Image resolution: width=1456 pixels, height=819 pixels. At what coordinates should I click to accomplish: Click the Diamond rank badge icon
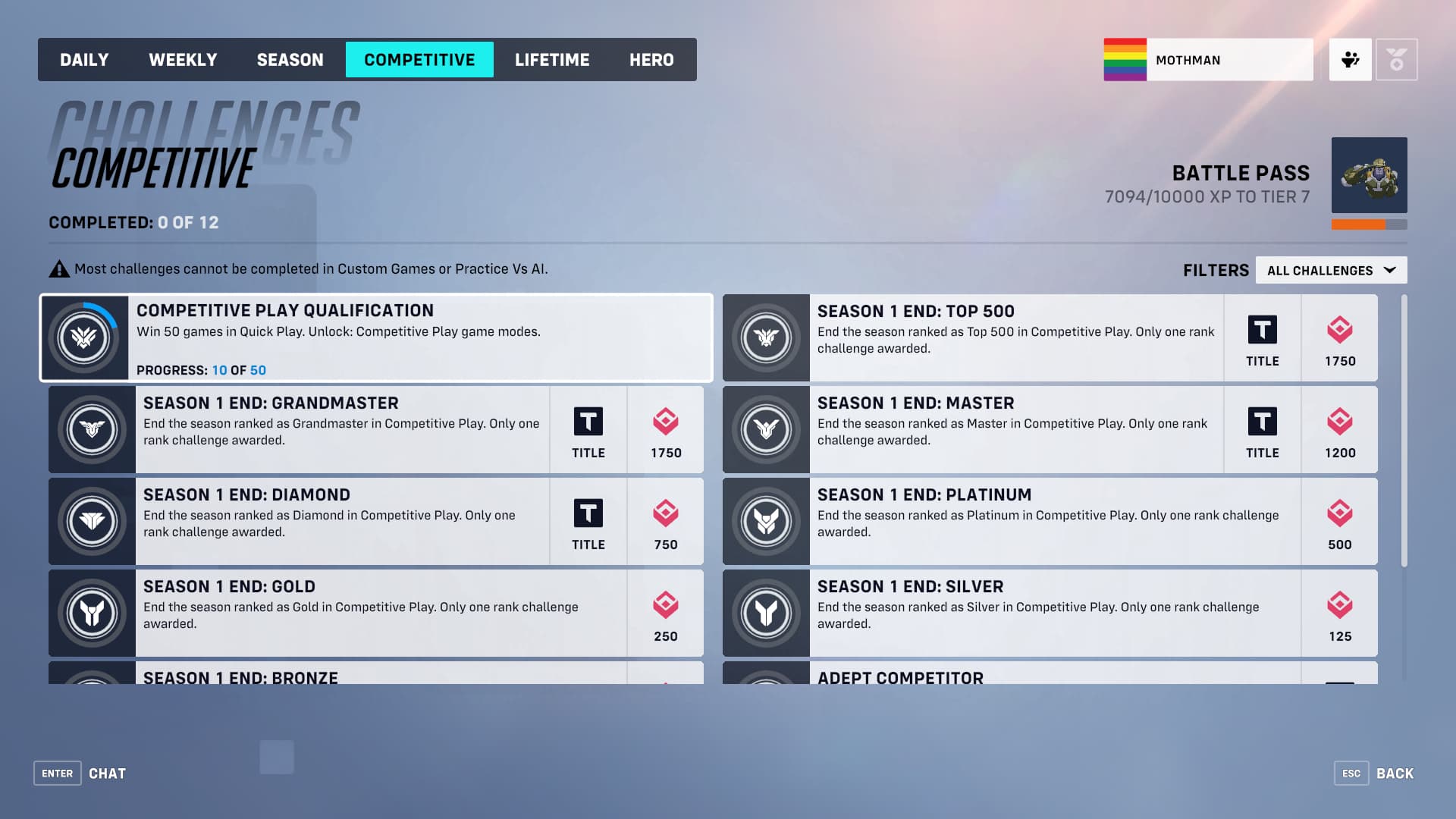pyautogui.click(x=92, y=521)
